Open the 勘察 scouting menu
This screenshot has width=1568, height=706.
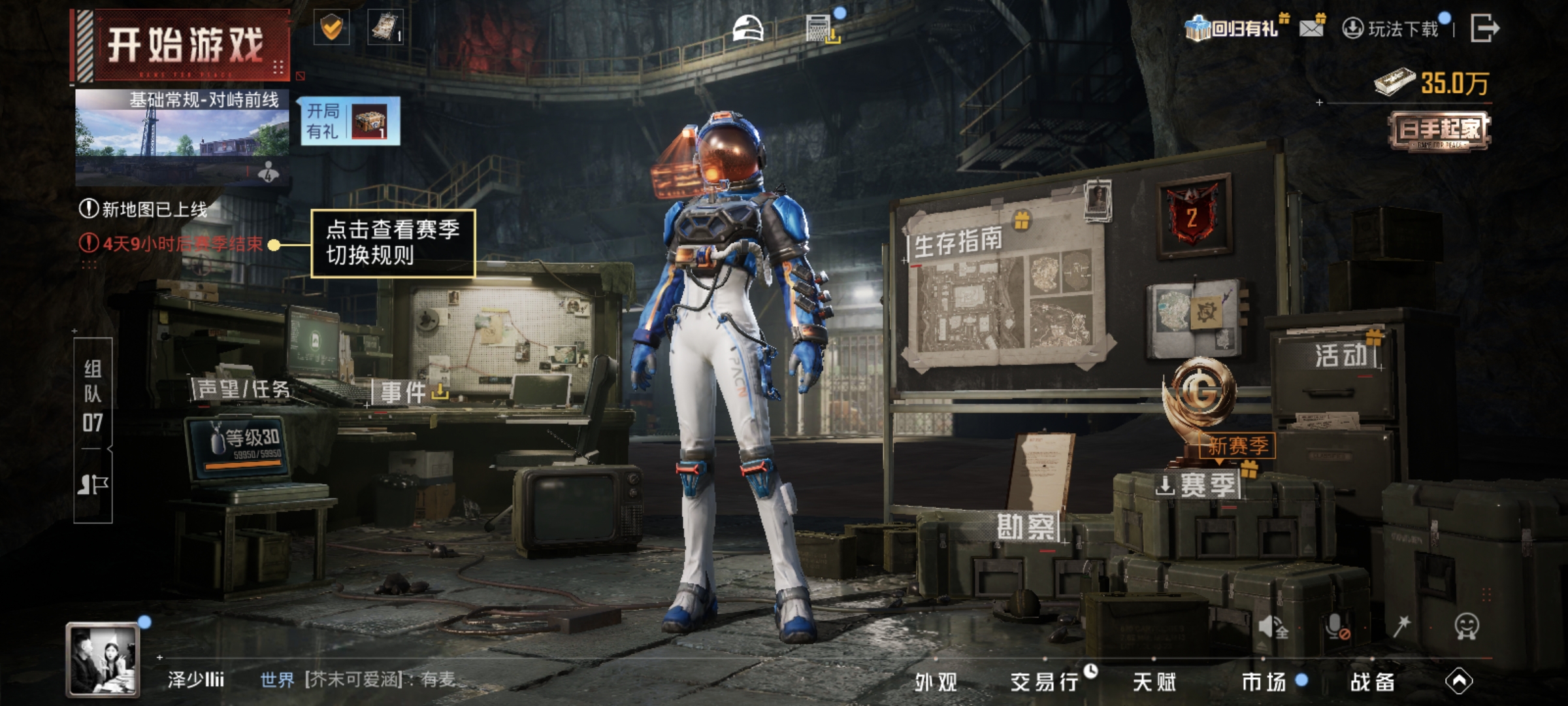(x=1026, y=527)
